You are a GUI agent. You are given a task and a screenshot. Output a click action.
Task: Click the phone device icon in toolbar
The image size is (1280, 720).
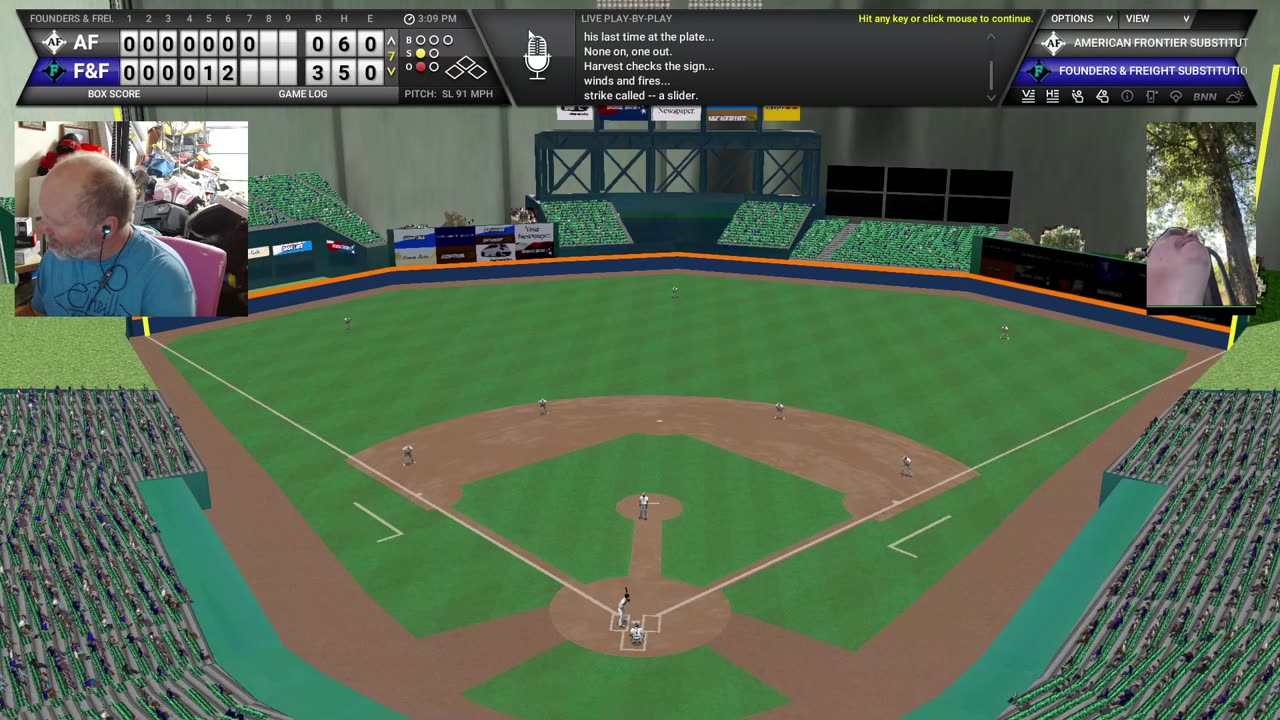1151,96
